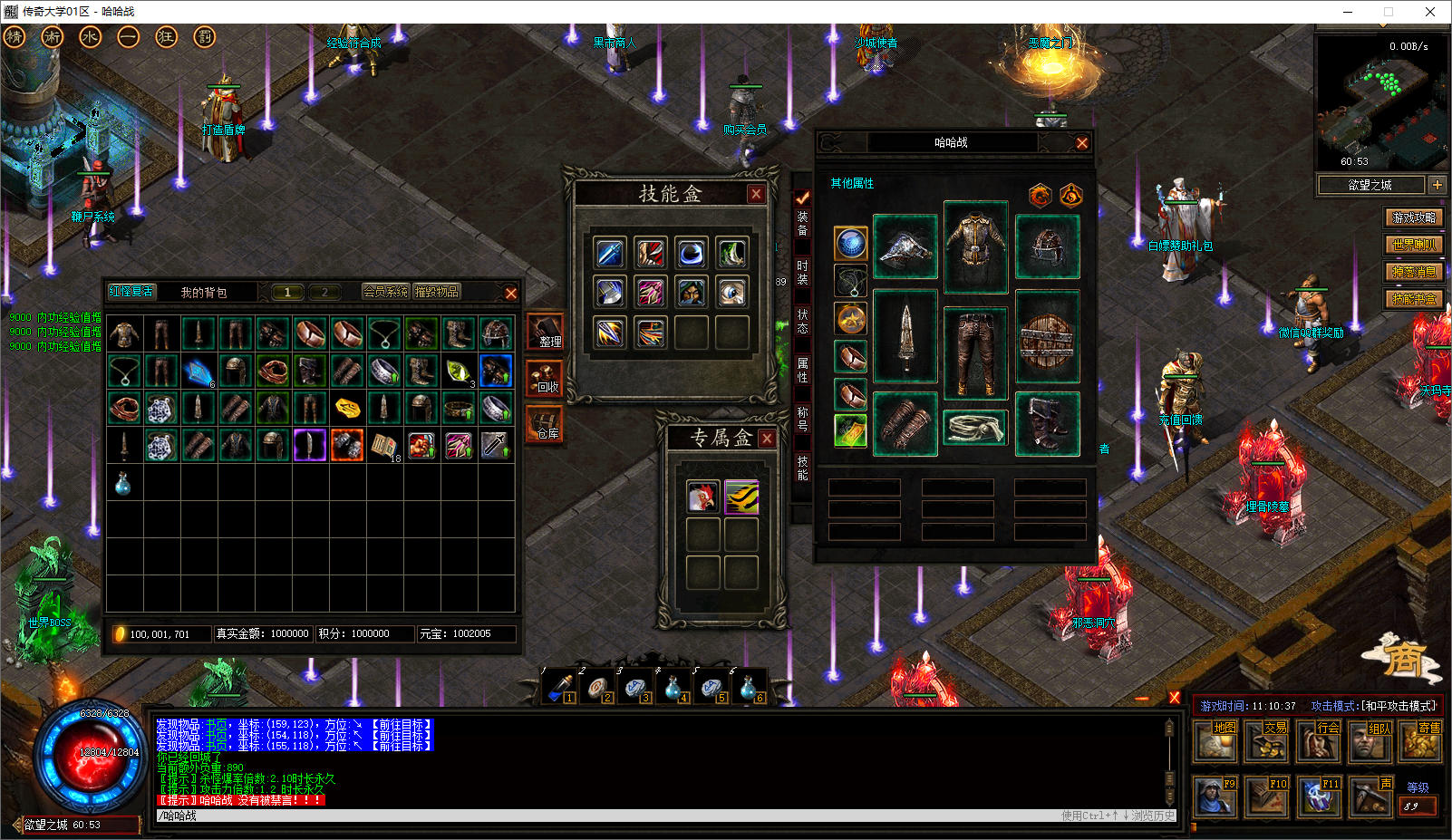The width and height of the screenshot is (1452, 840).
Task: Switch to the 时装 fashion tab
Action: click(802, 273)
